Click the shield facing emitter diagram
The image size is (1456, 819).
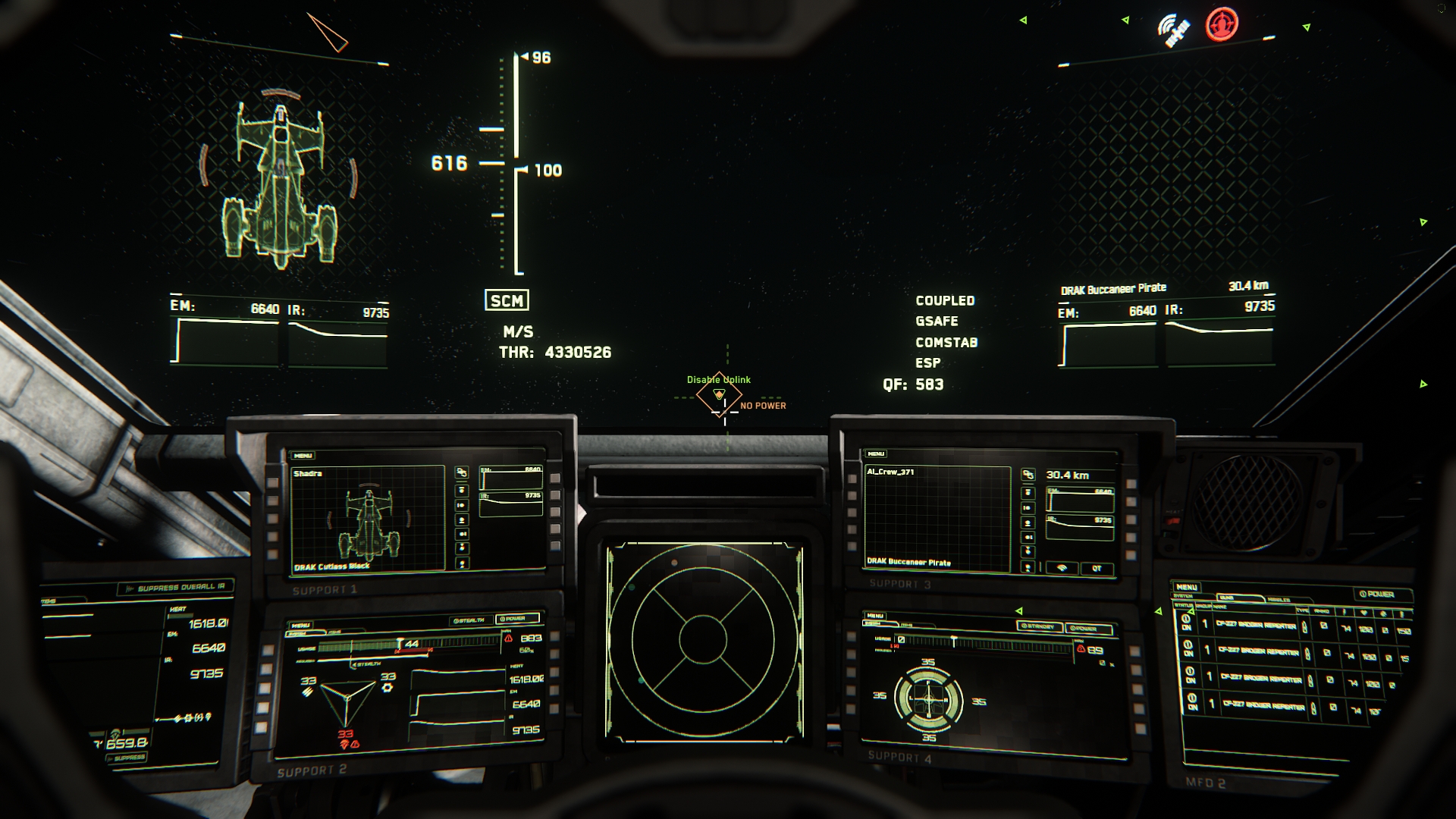pos(928,699)
